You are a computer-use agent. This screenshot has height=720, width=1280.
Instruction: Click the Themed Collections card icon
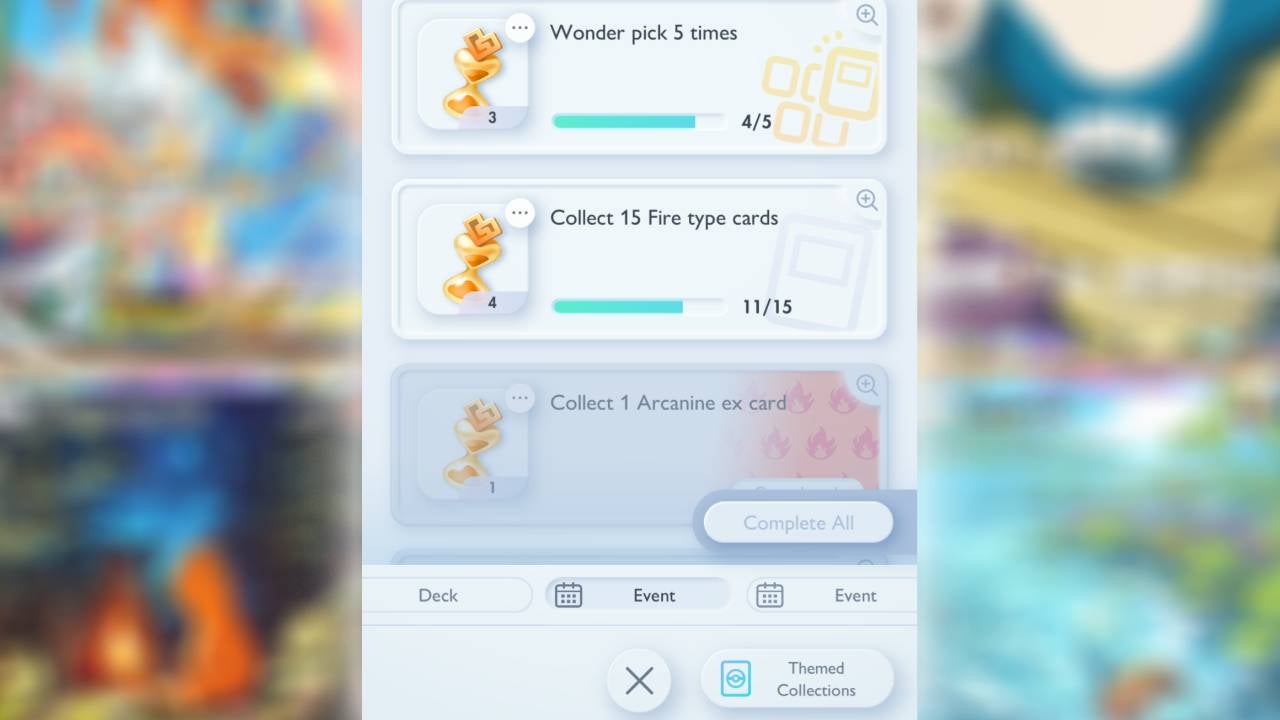click(x=737, y=677)
